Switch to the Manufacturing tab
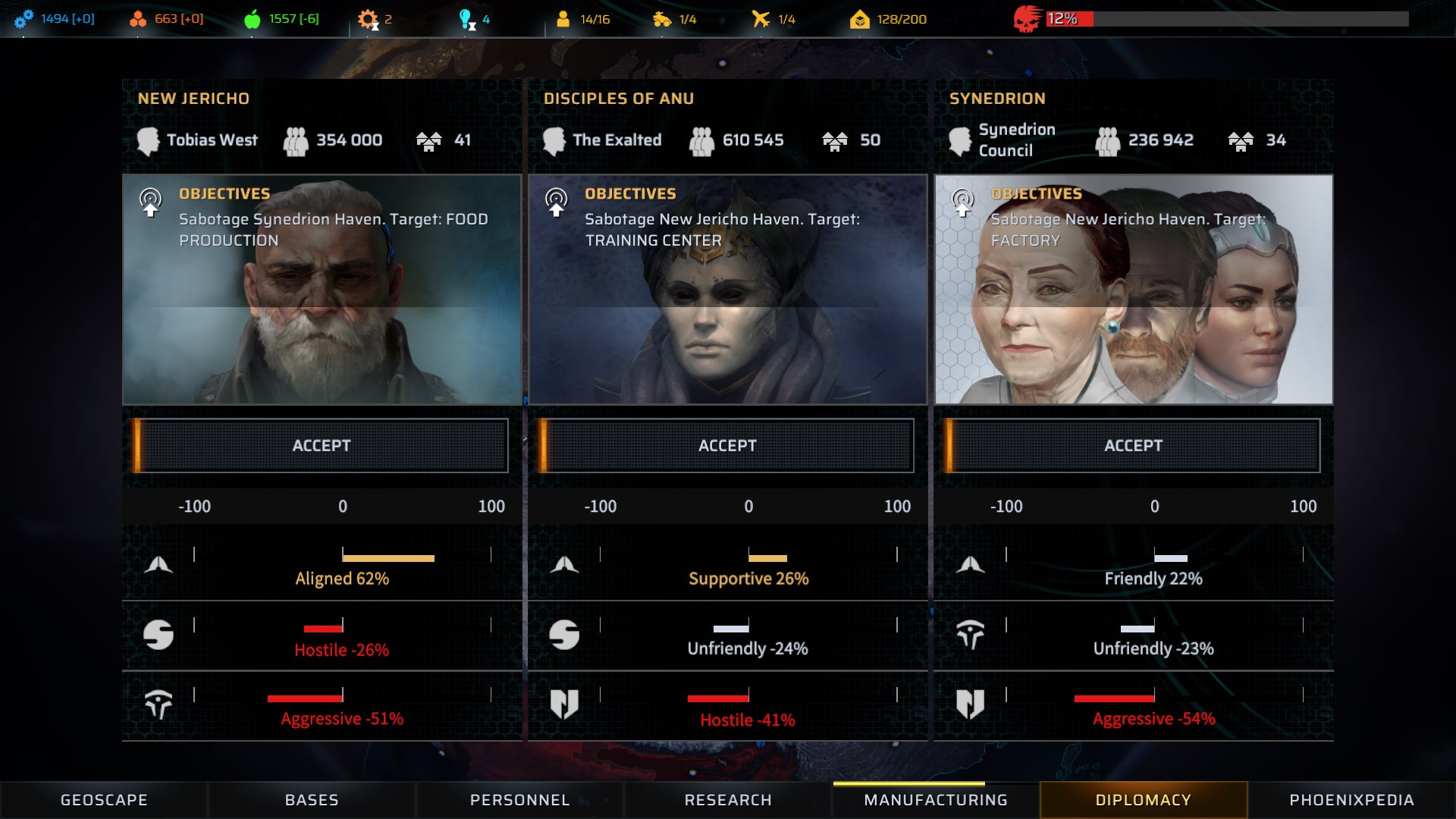This screenshot has width=1456, height=819. [936, 800]
